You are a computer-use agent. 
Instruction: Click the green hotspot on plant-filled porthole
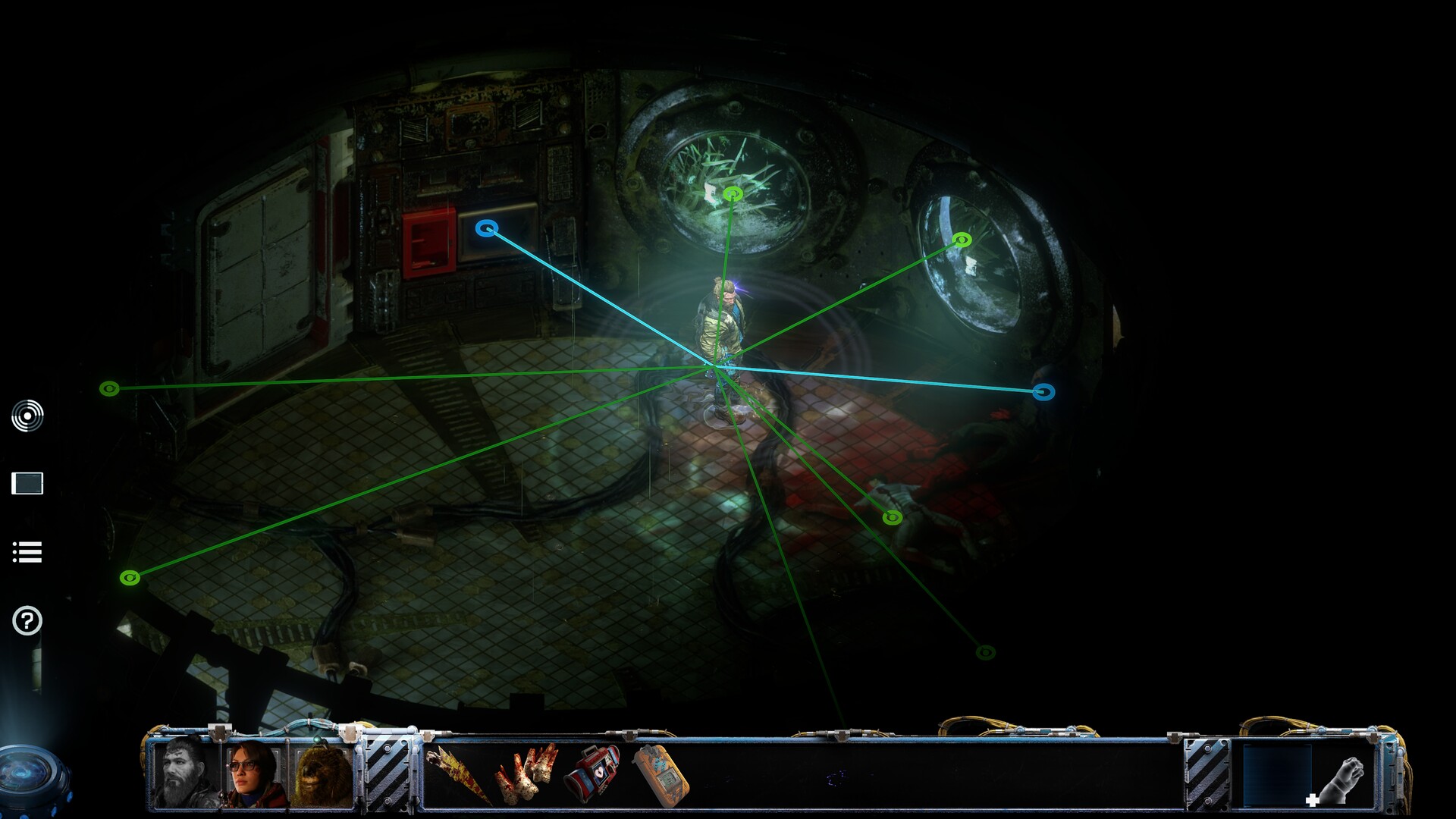[x=733, y=194]
